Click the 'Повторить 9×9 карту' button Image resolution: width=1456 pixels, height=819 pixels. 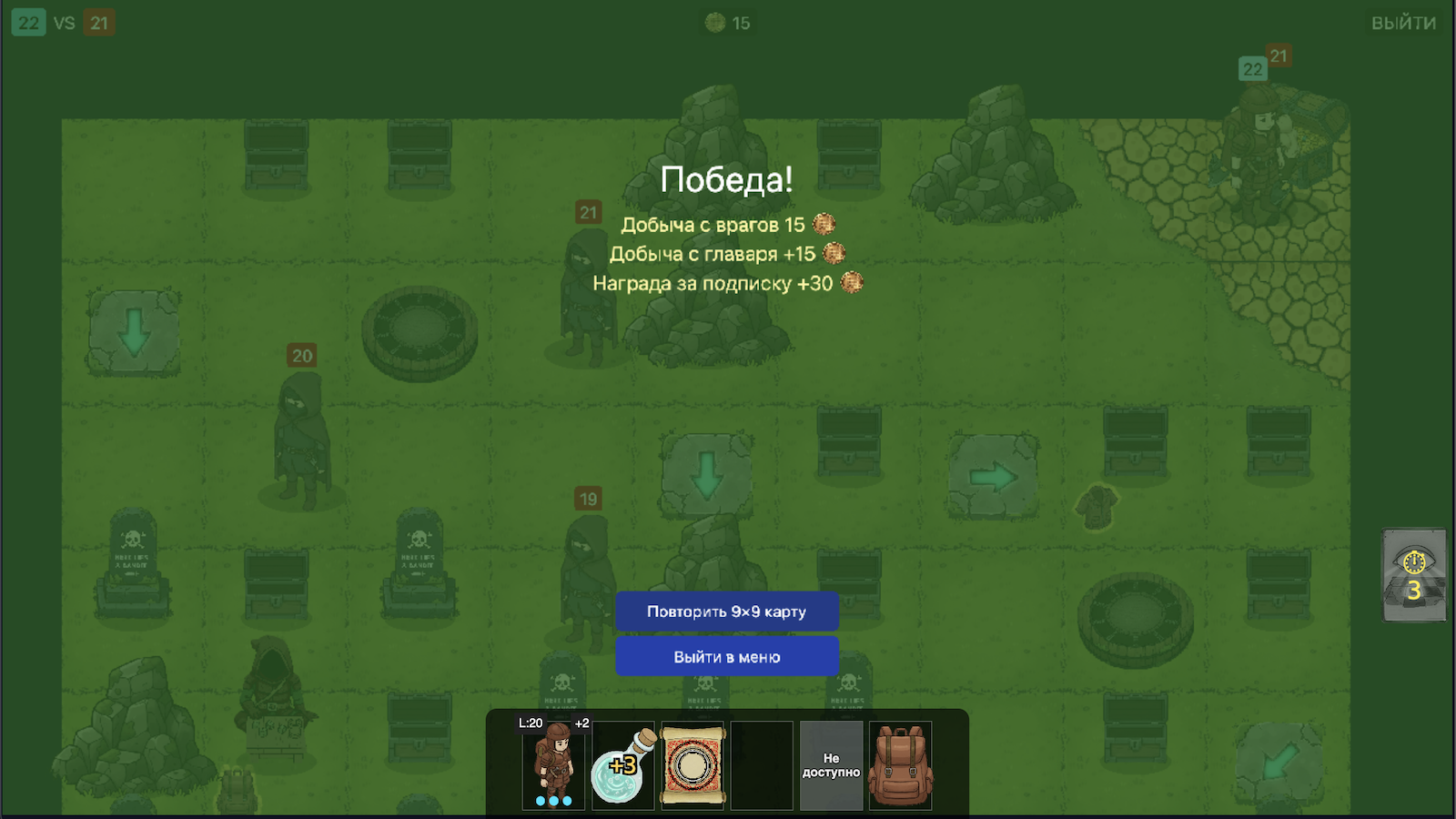coord(727,611)
